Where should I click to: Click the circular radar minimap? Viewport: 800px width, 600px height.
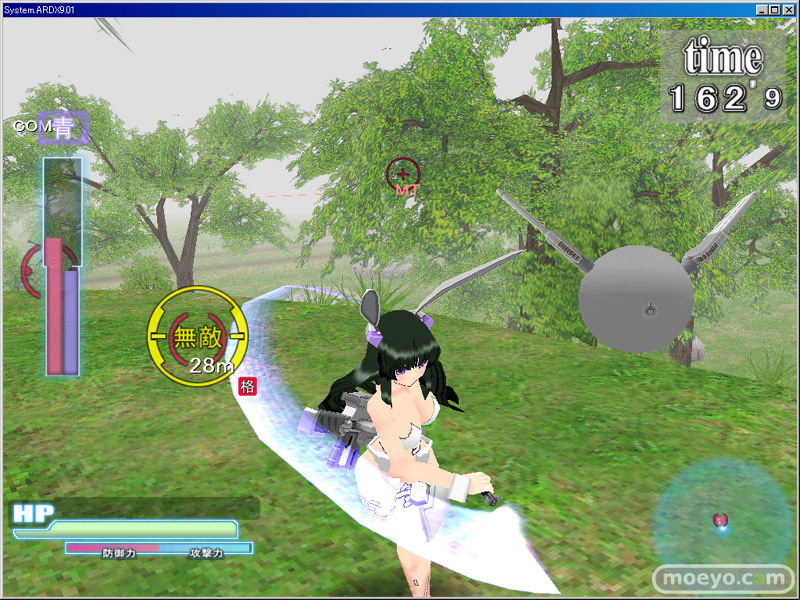click(722, 520)
